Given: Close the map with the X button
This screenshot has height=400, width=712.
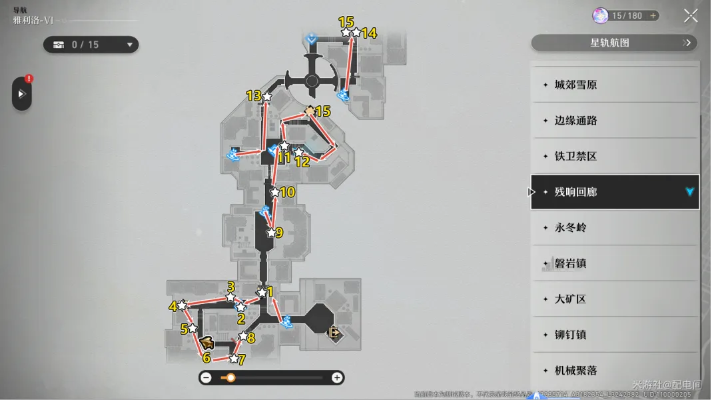Looking at the screenshot, I should (x=691, y=15).
